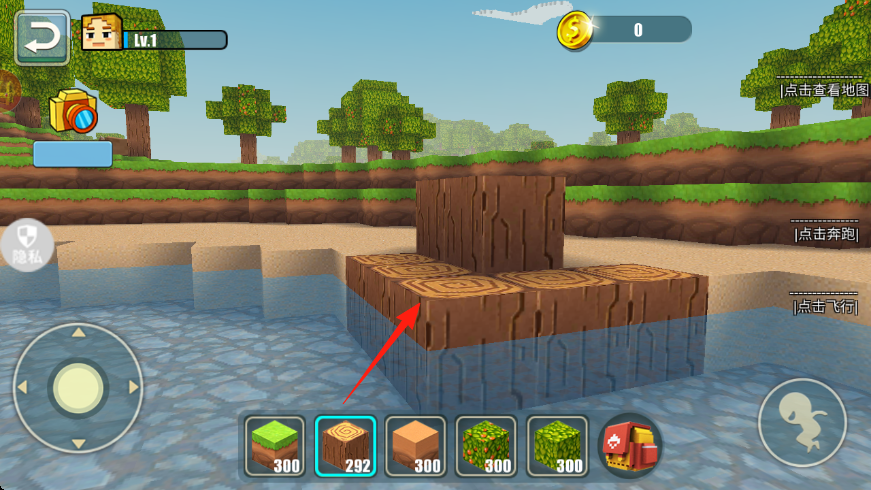The height and width of the screenshot is (490, 871).
Task: Pick the green leaves block slot
Action: (557, 446)
